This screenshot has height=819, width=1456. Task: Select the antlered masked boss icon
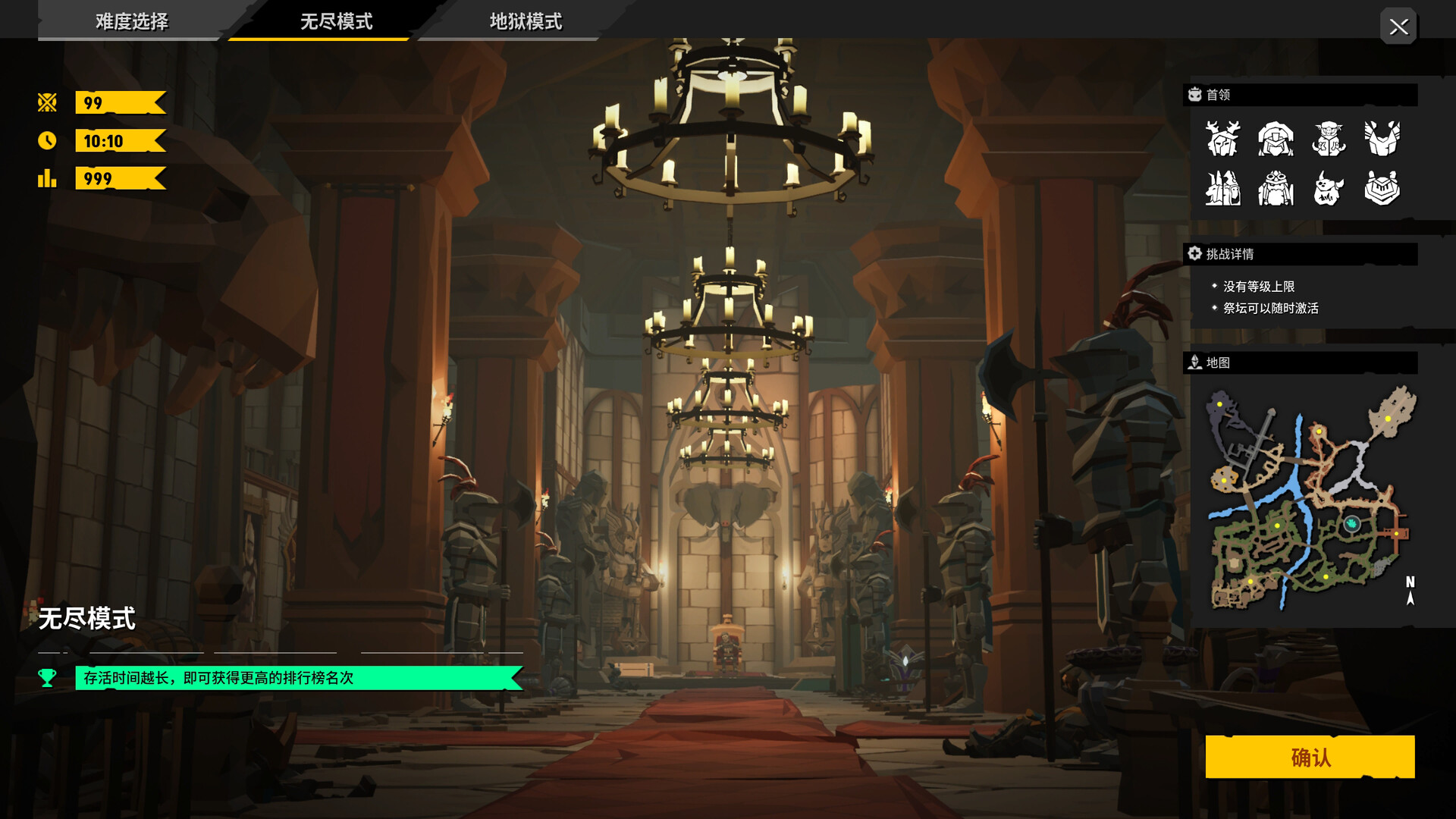[x=1222, y=138]
